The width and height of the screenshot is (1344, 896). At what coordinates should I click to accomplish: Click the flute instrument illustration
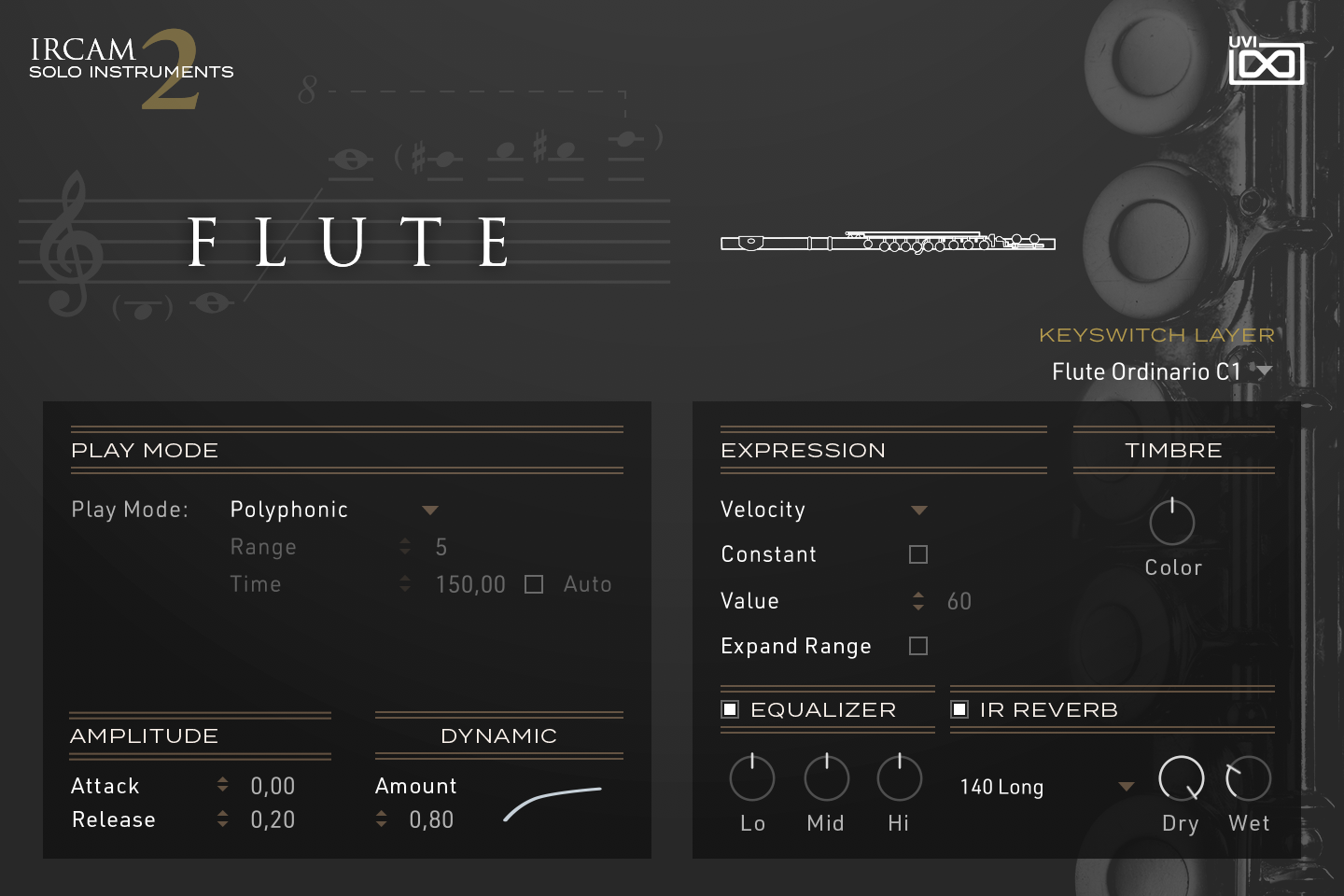tap(886, 241)
